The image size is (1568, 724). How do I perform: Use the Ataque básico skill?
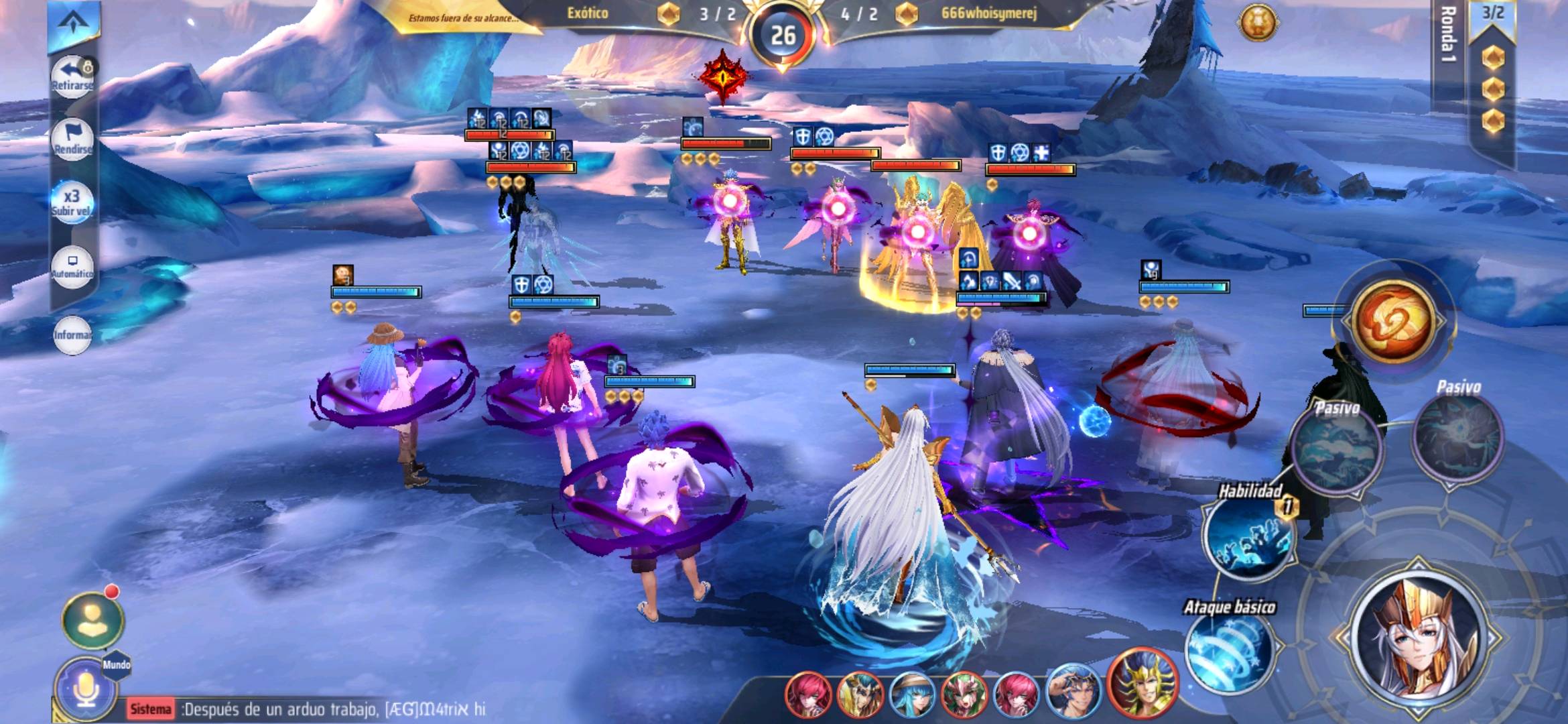coord(1230,650)
